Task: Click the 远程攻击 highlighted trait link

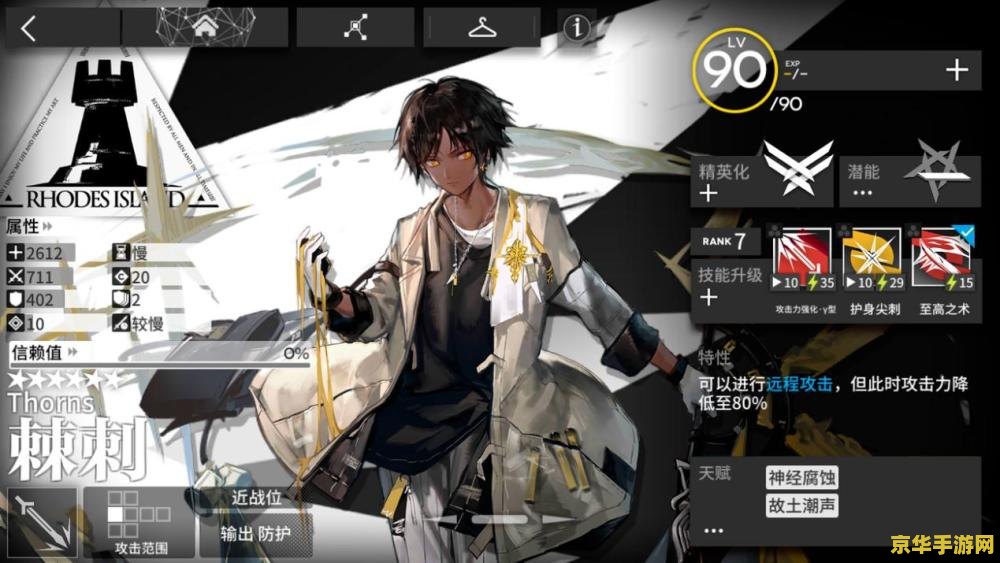Action: tap(800, 383)
